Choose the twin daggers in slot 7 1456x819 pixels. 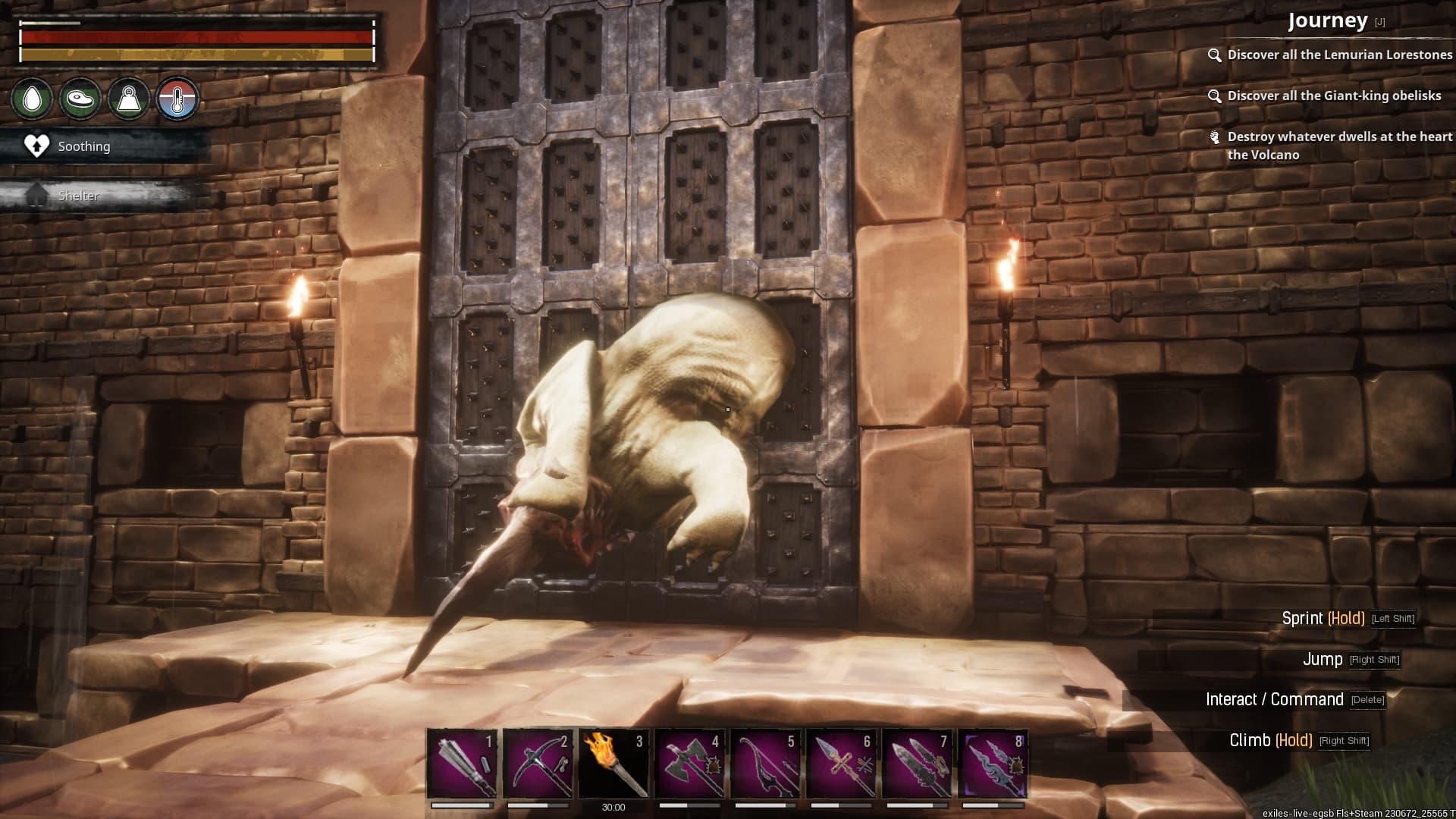(917, 763)
